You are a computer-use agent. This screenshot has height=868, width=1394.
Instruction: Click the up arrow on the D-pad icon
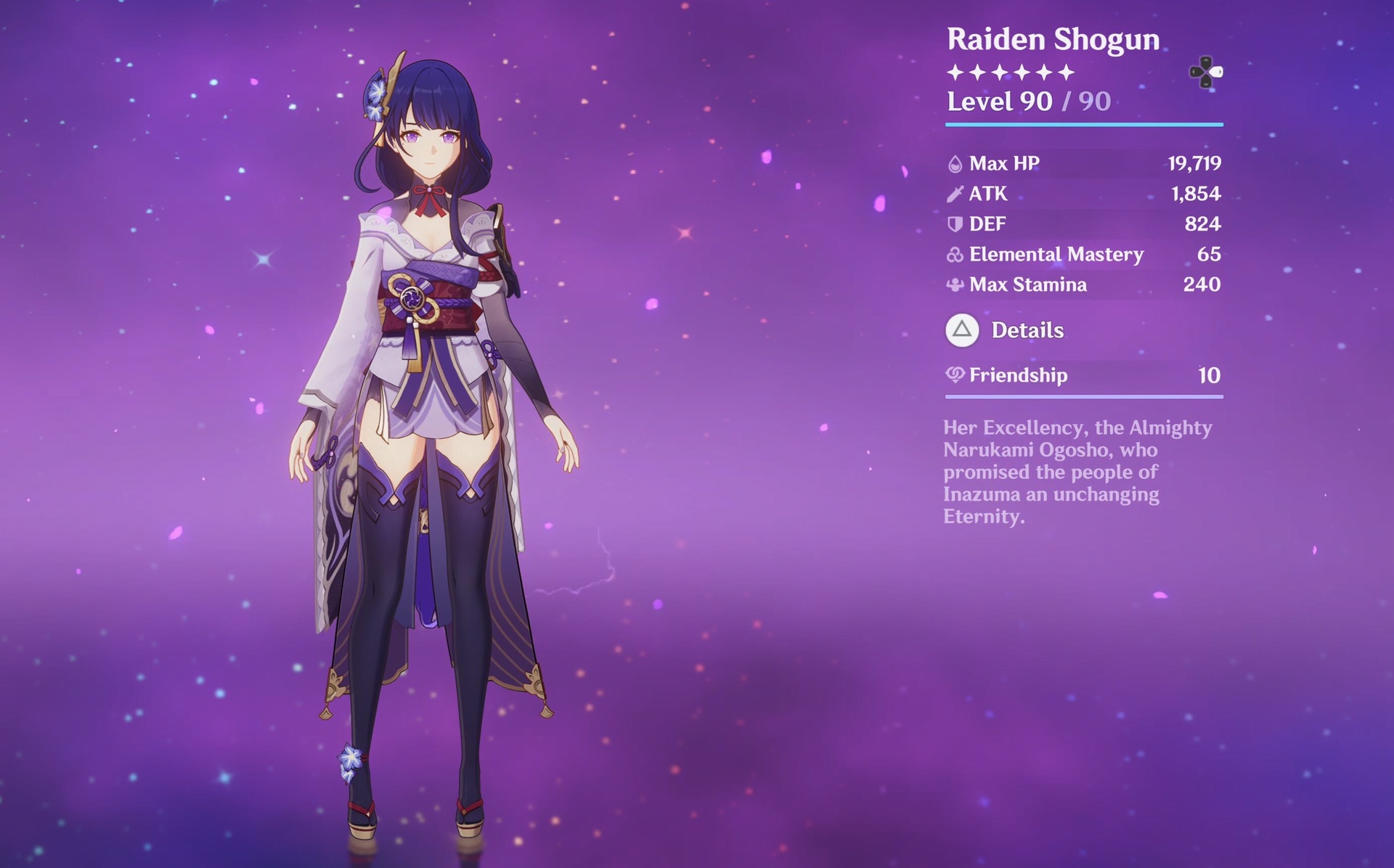tap(1205, 61)
